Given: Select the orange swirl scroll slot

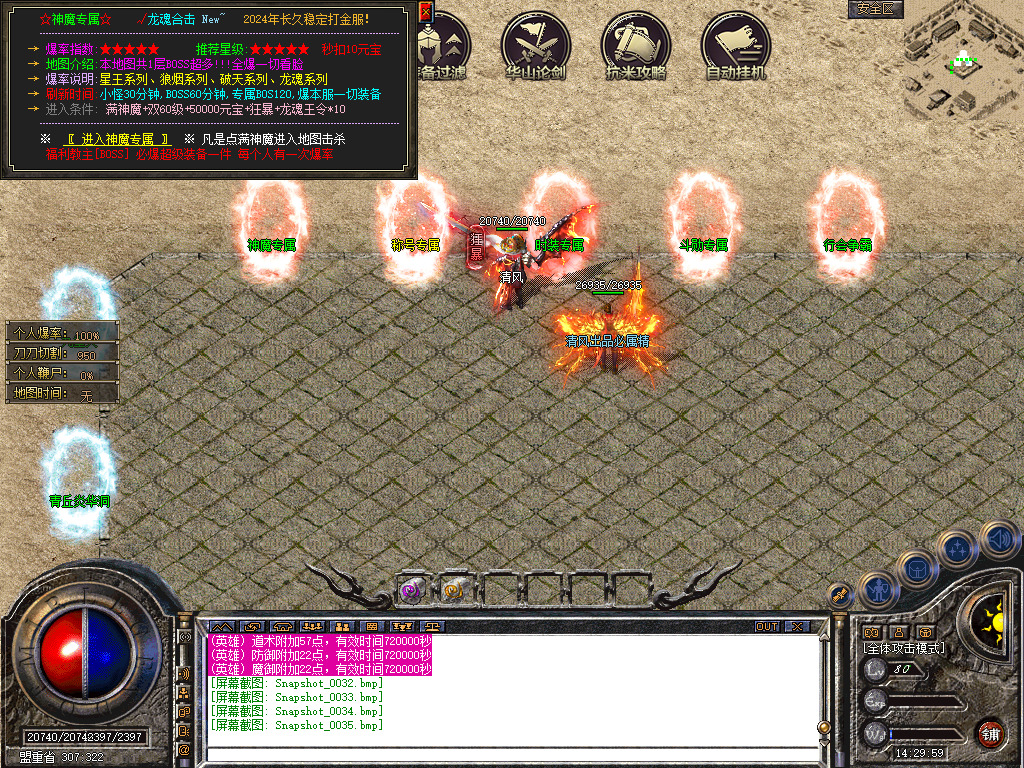Looking at the screenshot, I should [455, 591].
